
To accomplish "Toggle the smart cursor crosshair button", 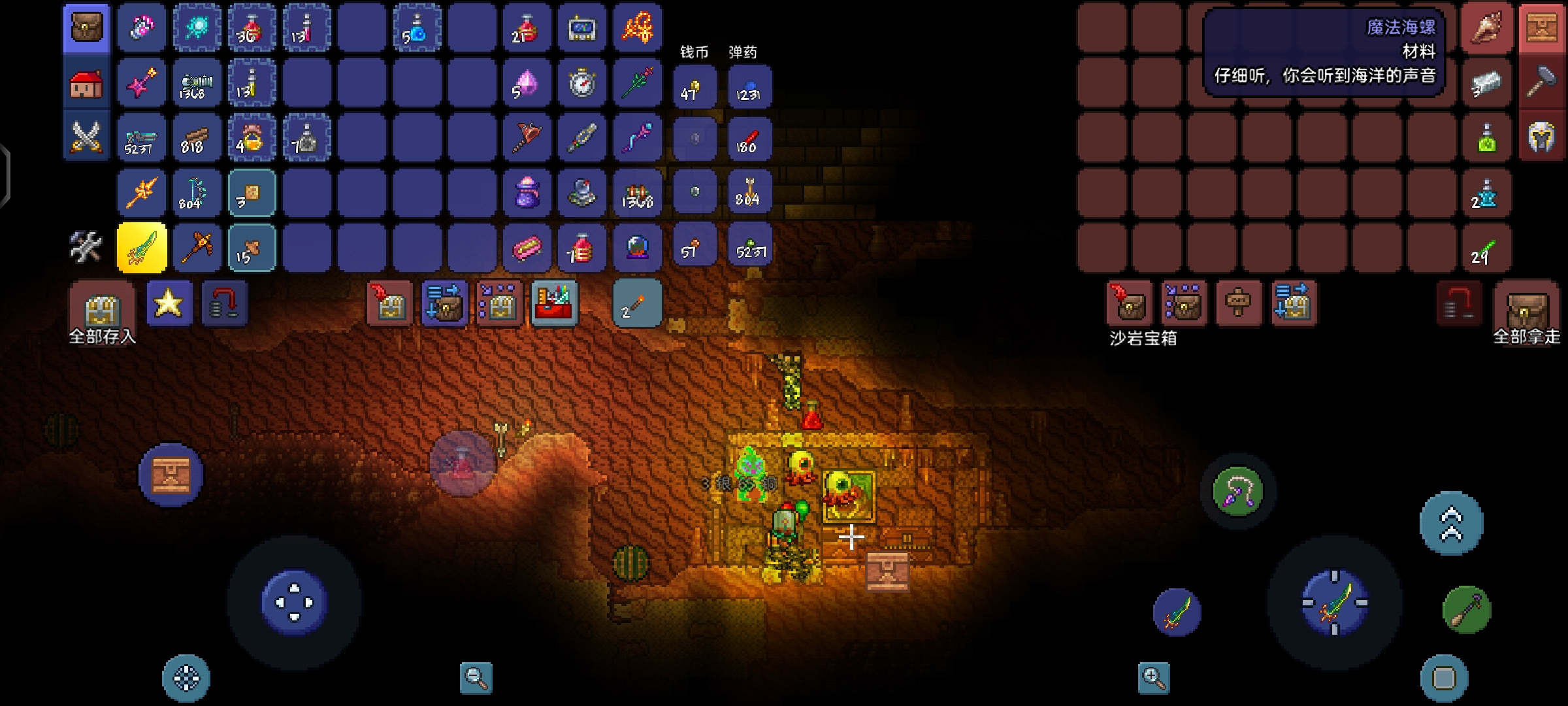I will coord(186,678).
